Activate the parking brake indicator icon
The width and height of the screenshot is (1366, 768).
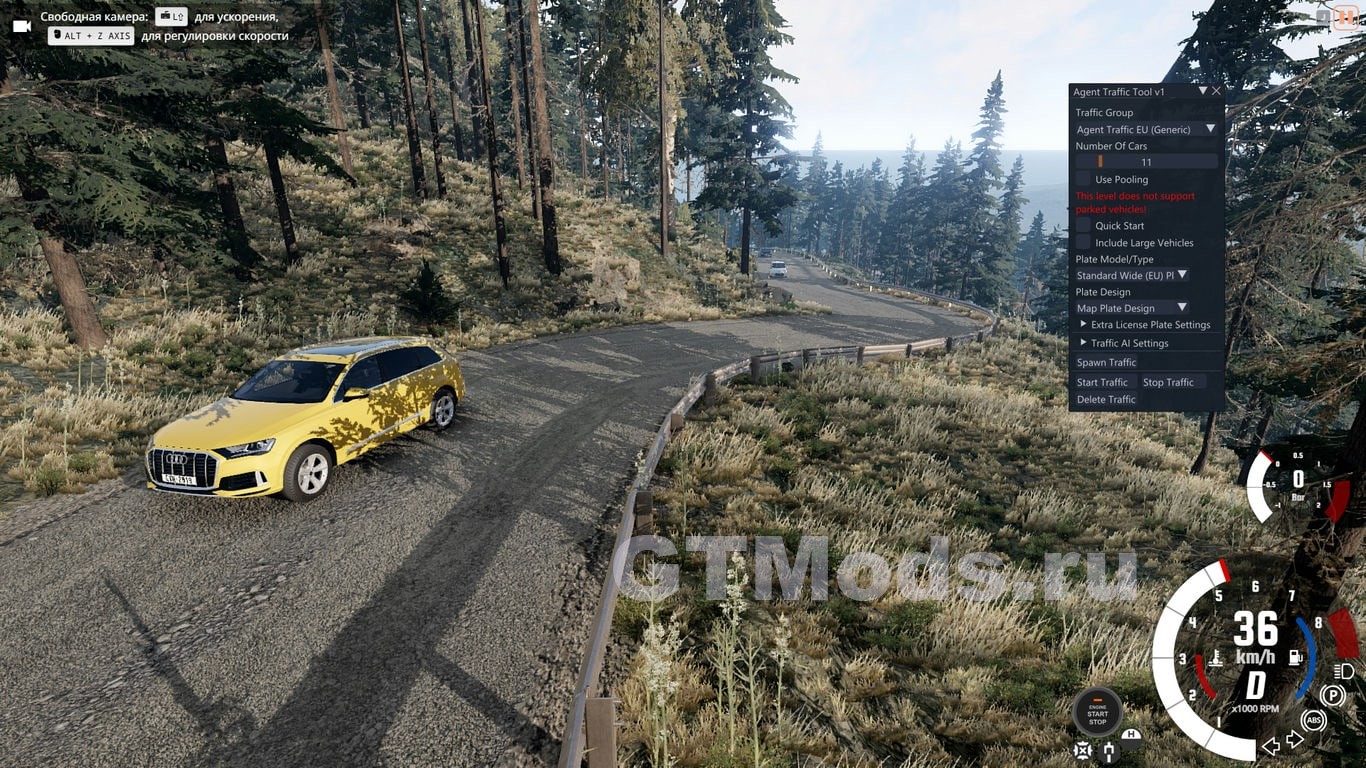click(1332, 695)
